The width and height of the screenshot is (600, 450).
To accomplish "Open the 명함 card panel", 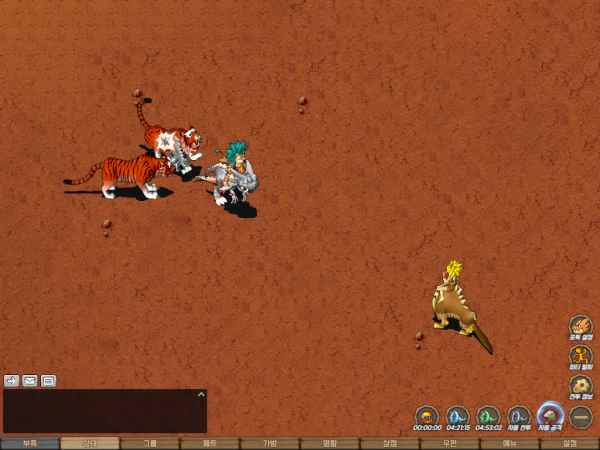I will [330, 443].
